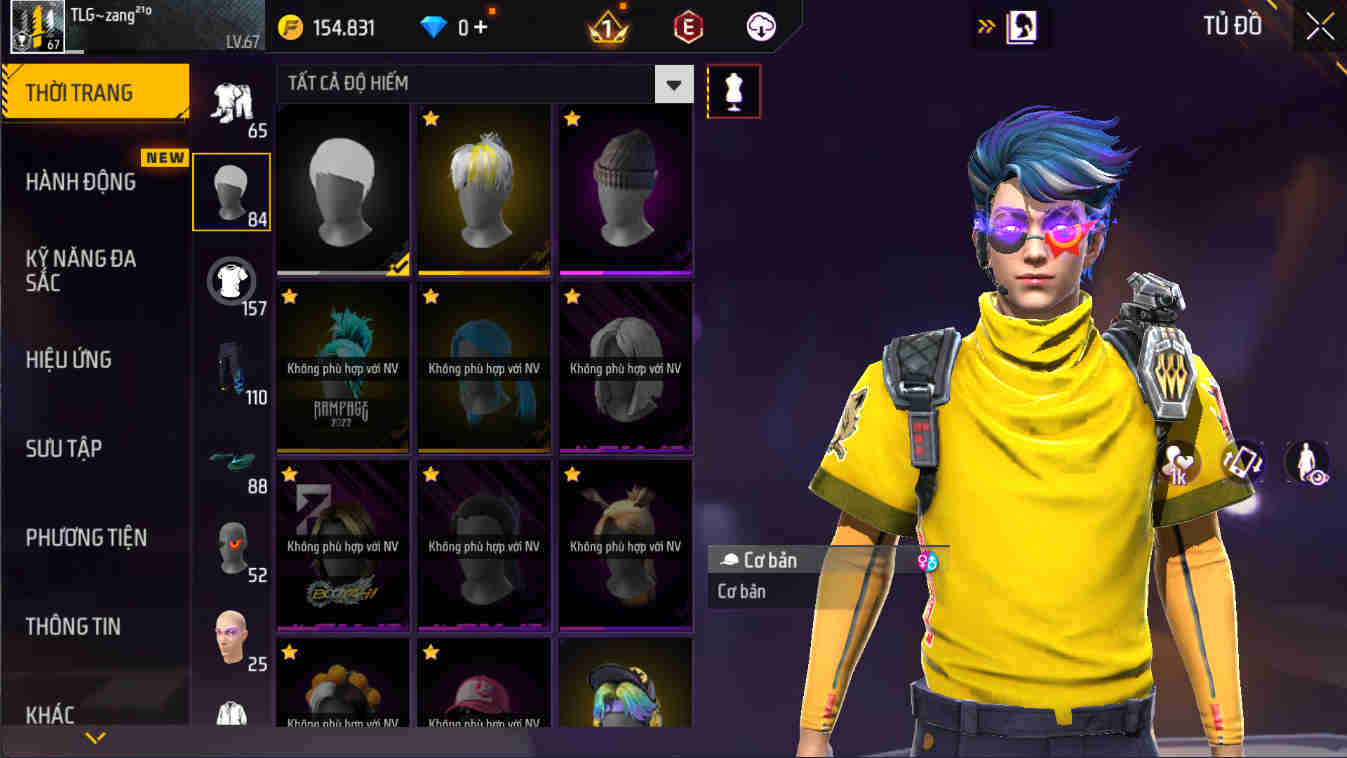This screenshot has height=758, width=1347.
Task: Click the E badge icon next to rank
Action: point(687,27)
